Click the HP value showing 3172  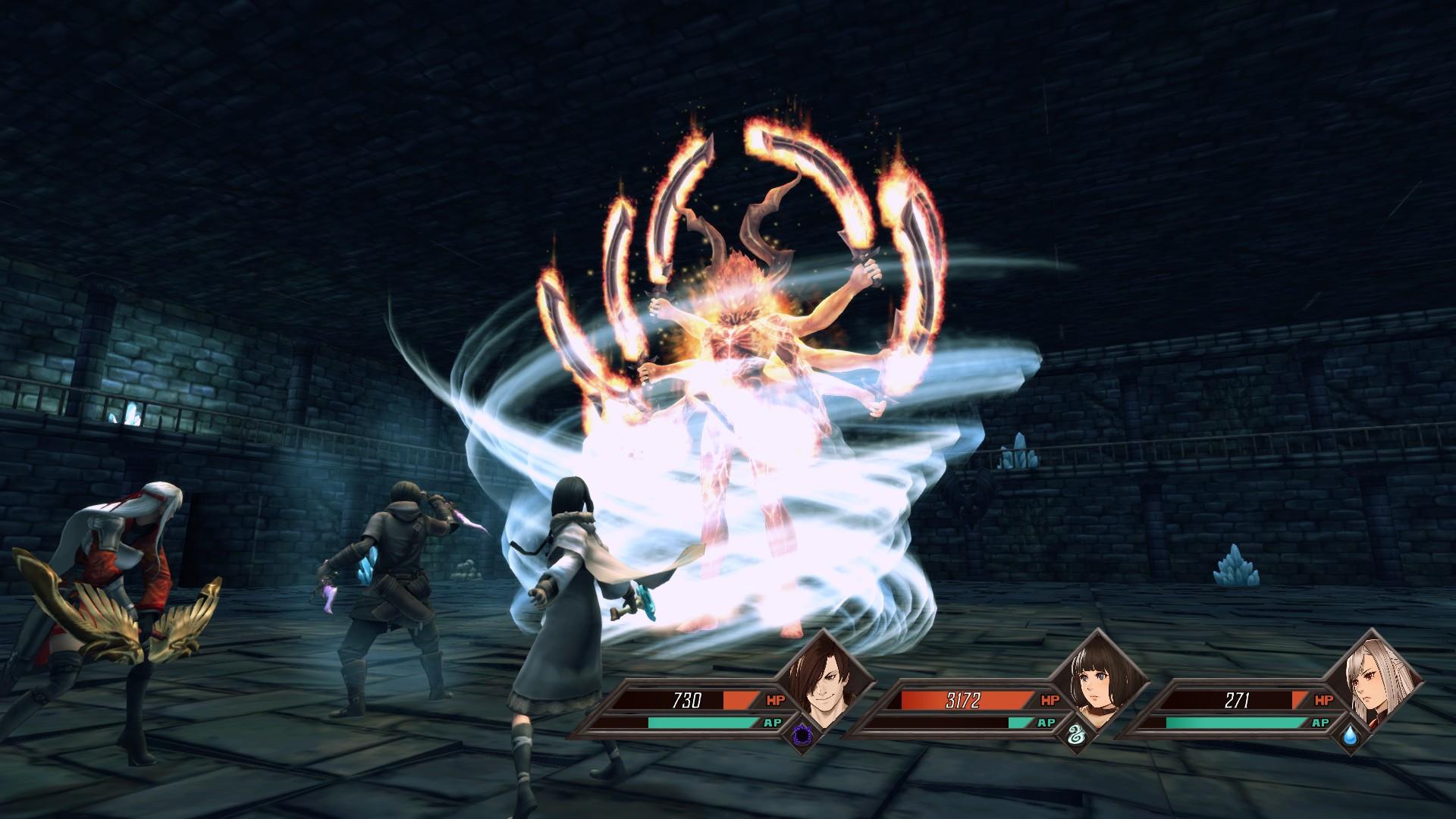pyautogui.click(x=965, y=701)
